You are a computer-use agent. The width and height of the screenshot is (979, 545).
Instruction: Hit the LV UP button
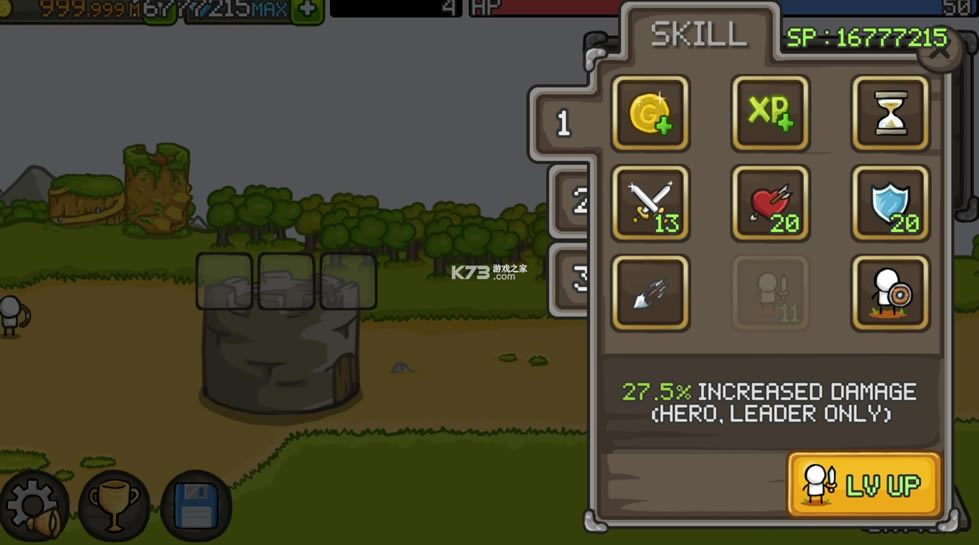point(864,485)
